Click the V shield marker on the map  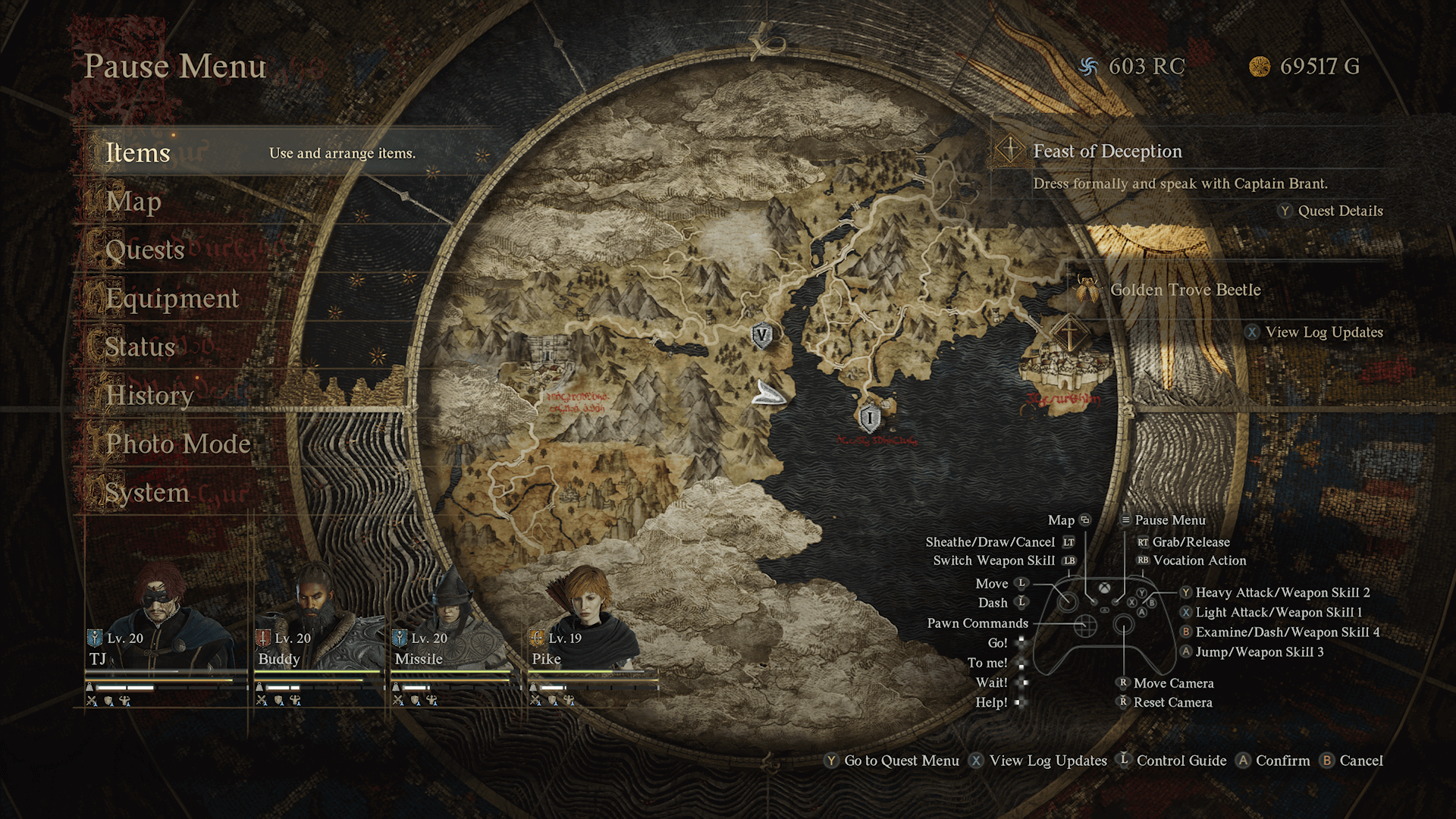(762, 335)
